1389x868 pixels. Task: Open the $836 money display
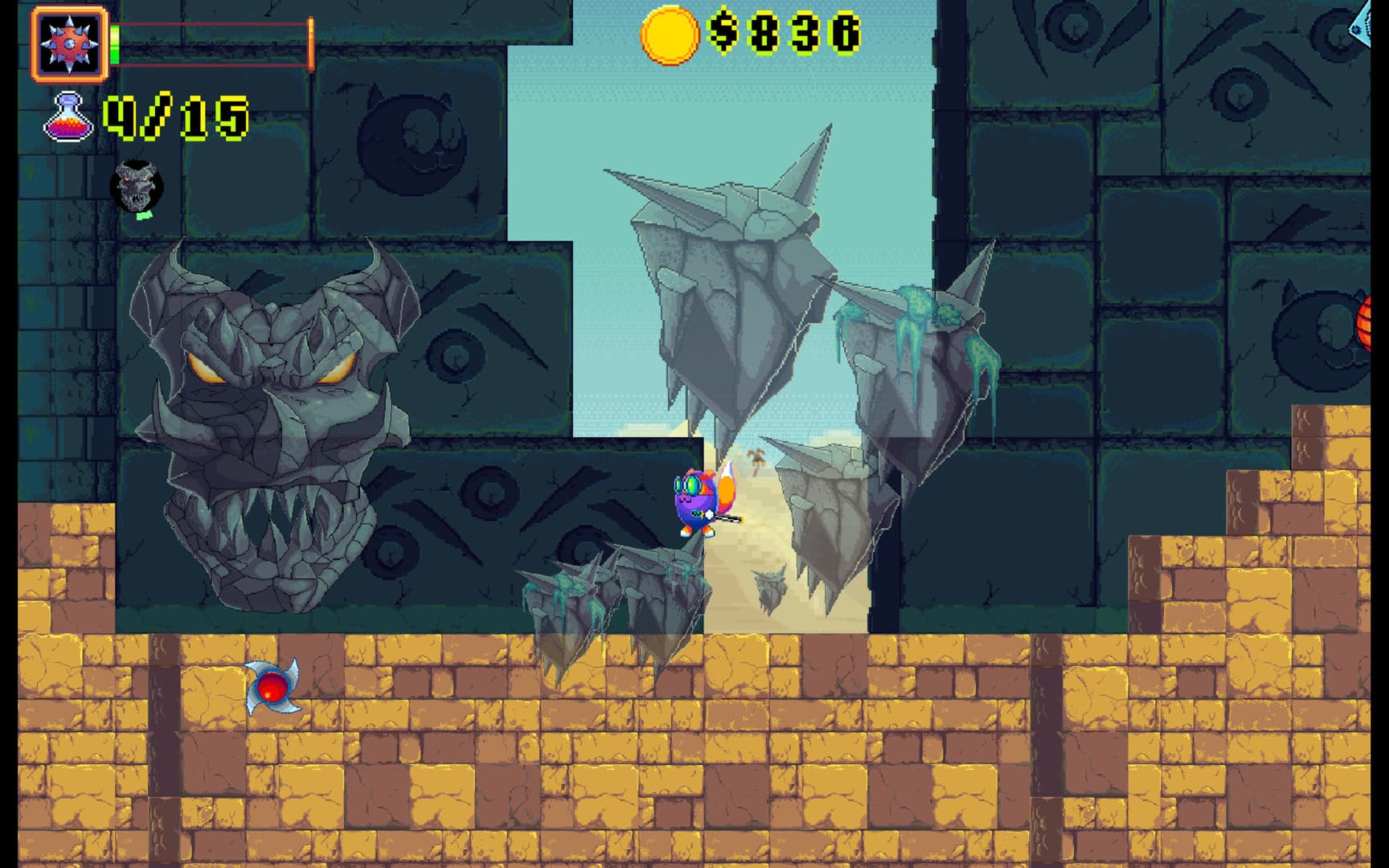click(784, 34)
